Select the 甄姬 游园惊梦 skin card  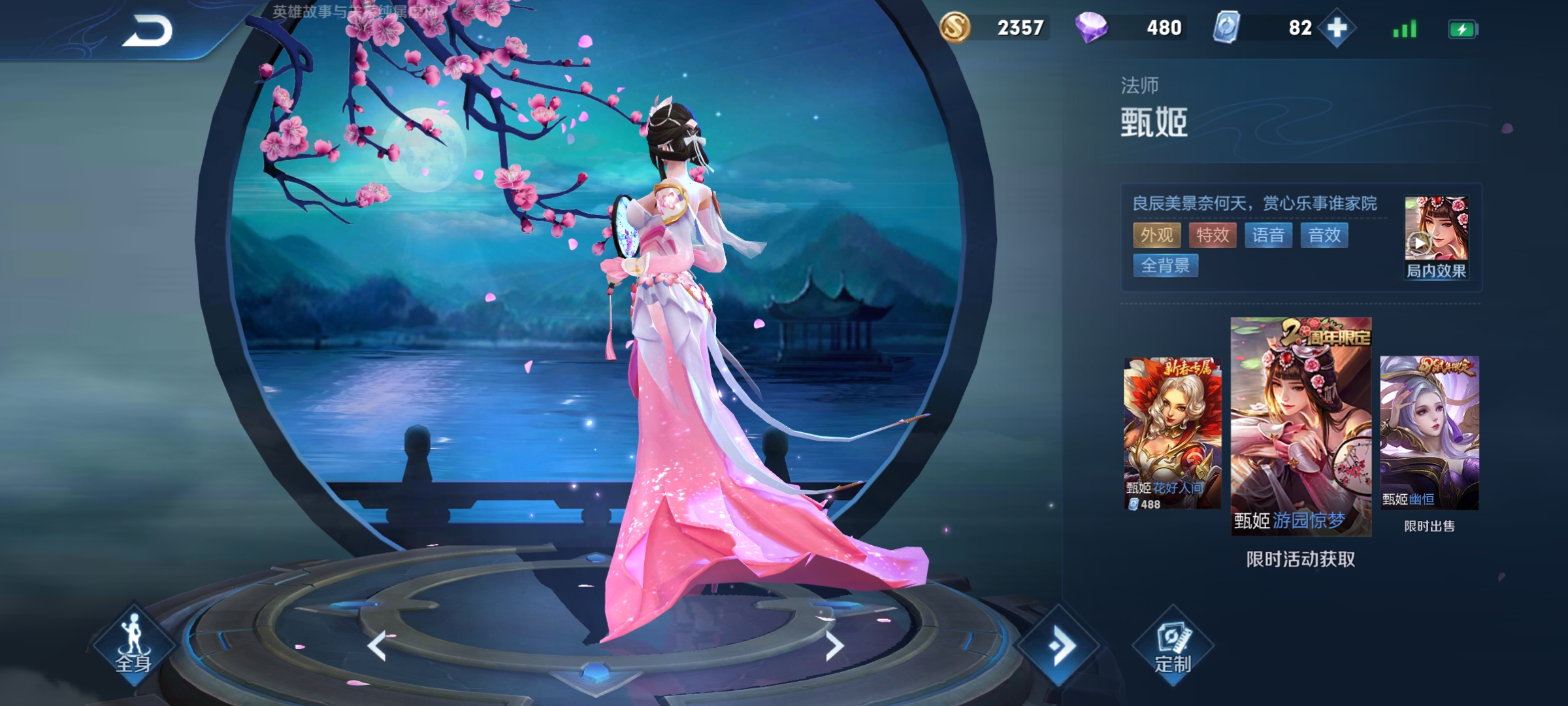pyautogui.click(x=1301, y=426)
